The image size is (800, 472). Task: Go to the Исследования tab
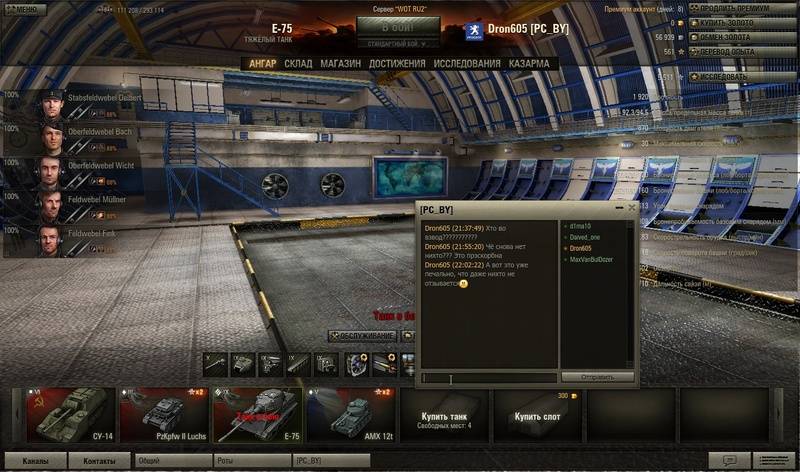coord(466,64)
